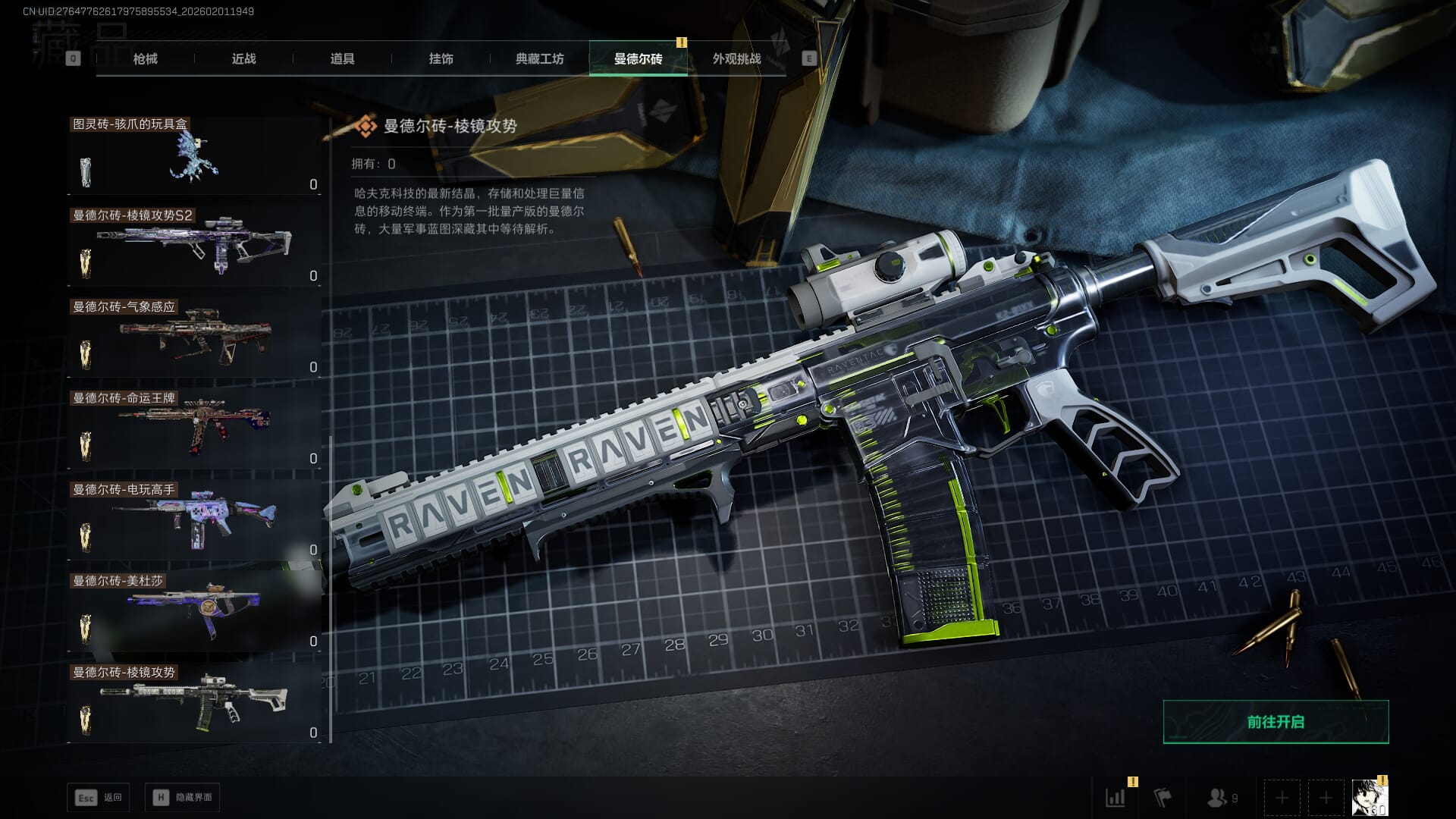
Task: Pick the 曼德尔砖-命运王牌 entry
Action: click(195, 430)
